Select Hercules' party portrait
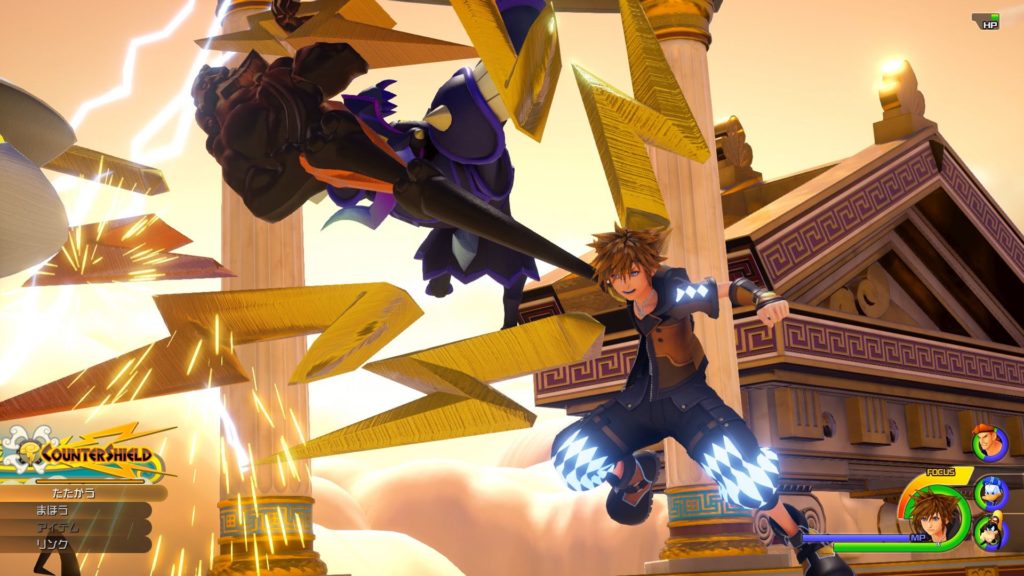Screen dimensions: 1024x576 coord(989,443)
